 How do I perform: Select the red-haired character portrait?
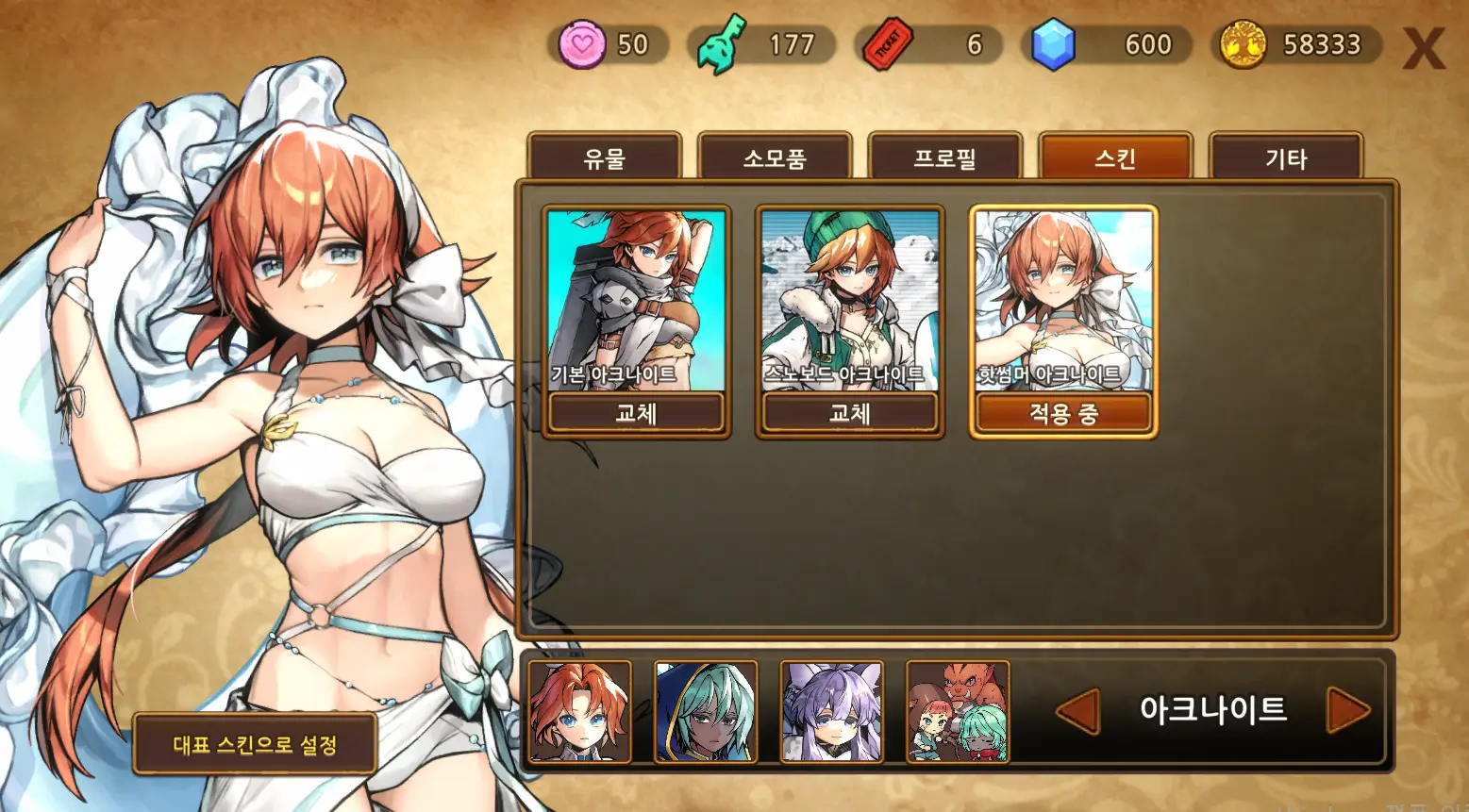[579, 711]
